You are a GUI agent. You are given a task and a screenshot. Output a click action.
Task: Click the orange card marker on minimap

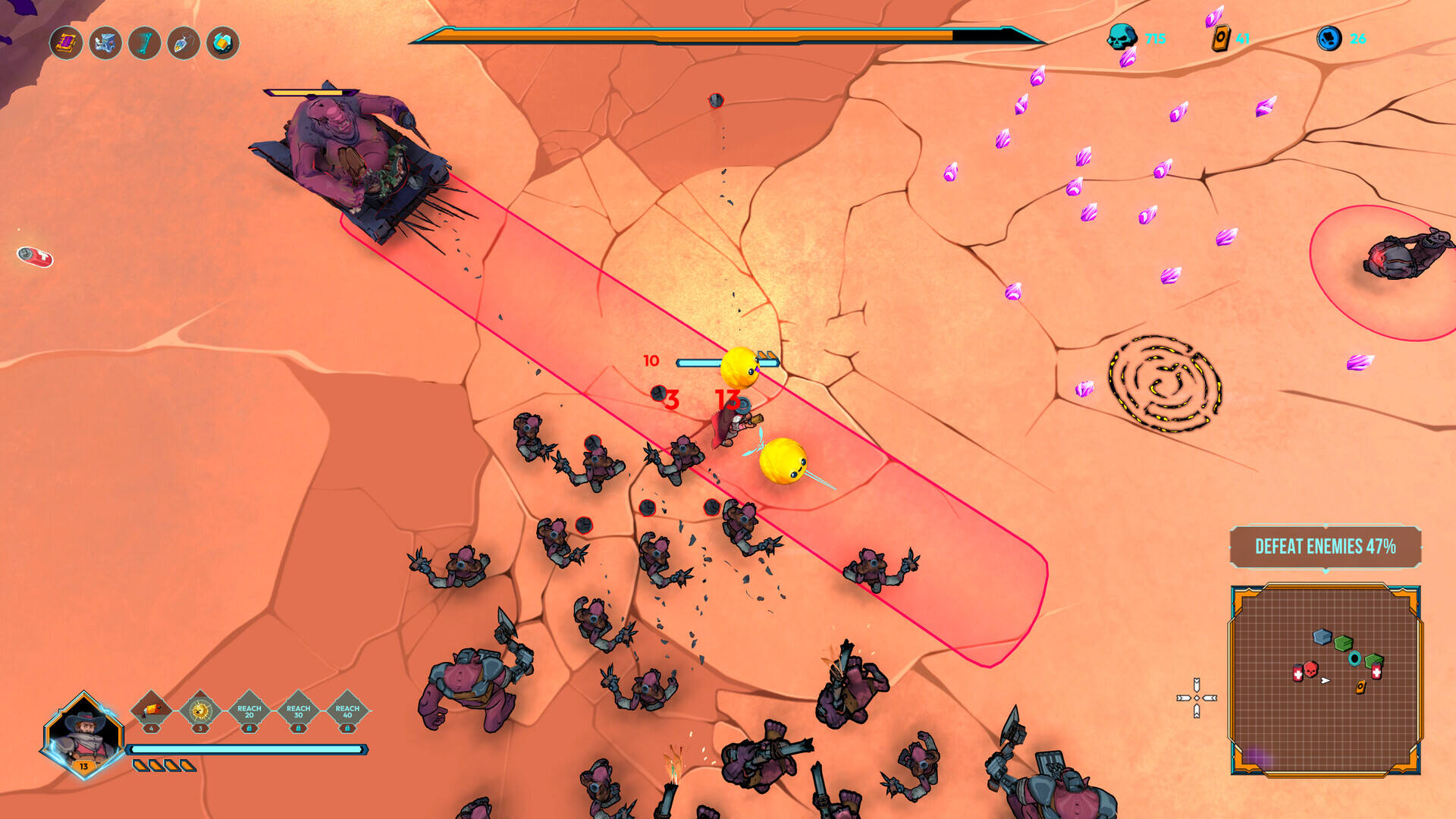click(x=1360, y=687)
